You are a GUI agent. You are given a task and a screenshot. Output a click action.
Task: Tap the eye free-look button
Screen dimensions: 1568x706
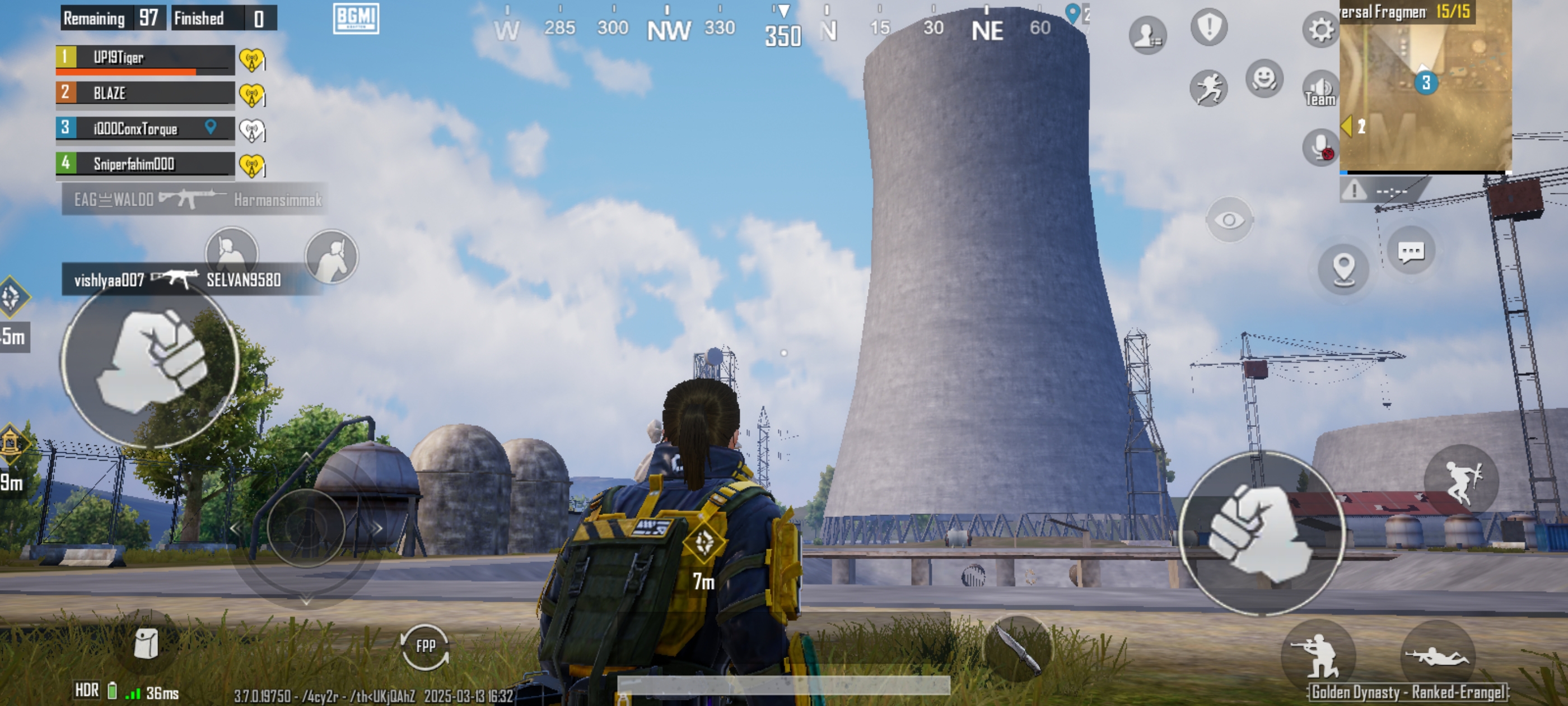pyautogui.click(x=1229, y=220)
